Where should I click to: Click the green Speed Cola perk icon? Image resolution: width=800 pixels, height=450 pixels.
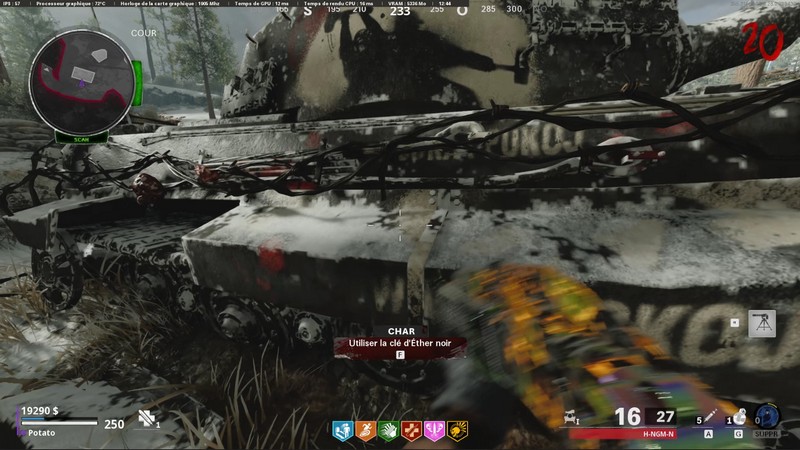[388, 431]
